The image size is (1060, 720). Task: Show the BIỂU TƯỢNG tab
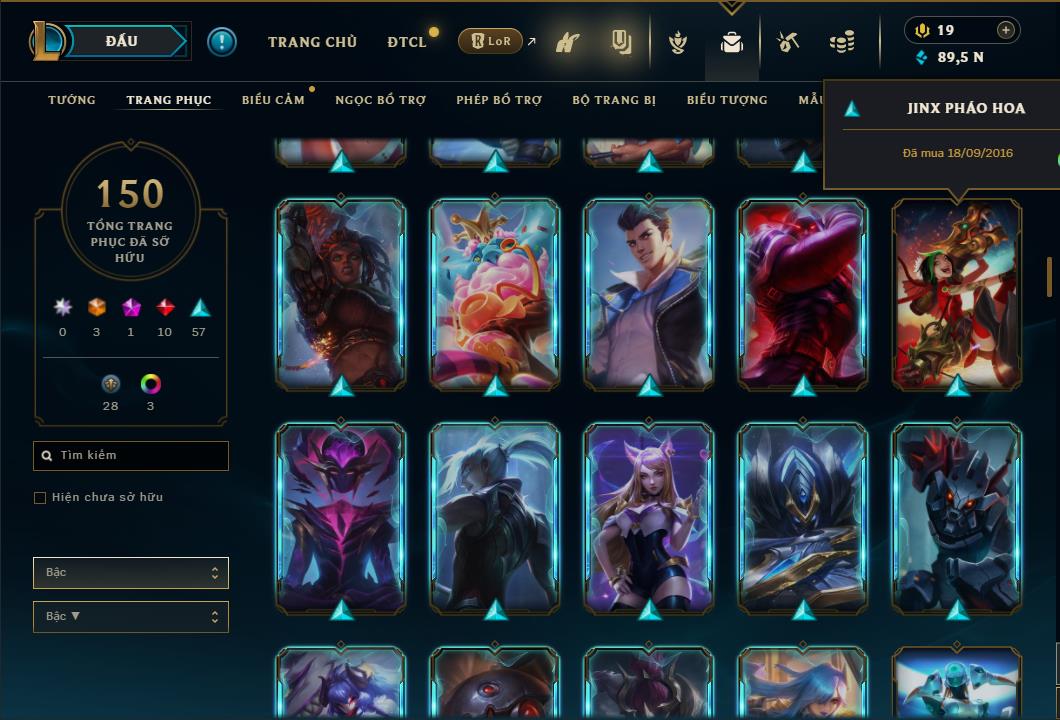727,100
